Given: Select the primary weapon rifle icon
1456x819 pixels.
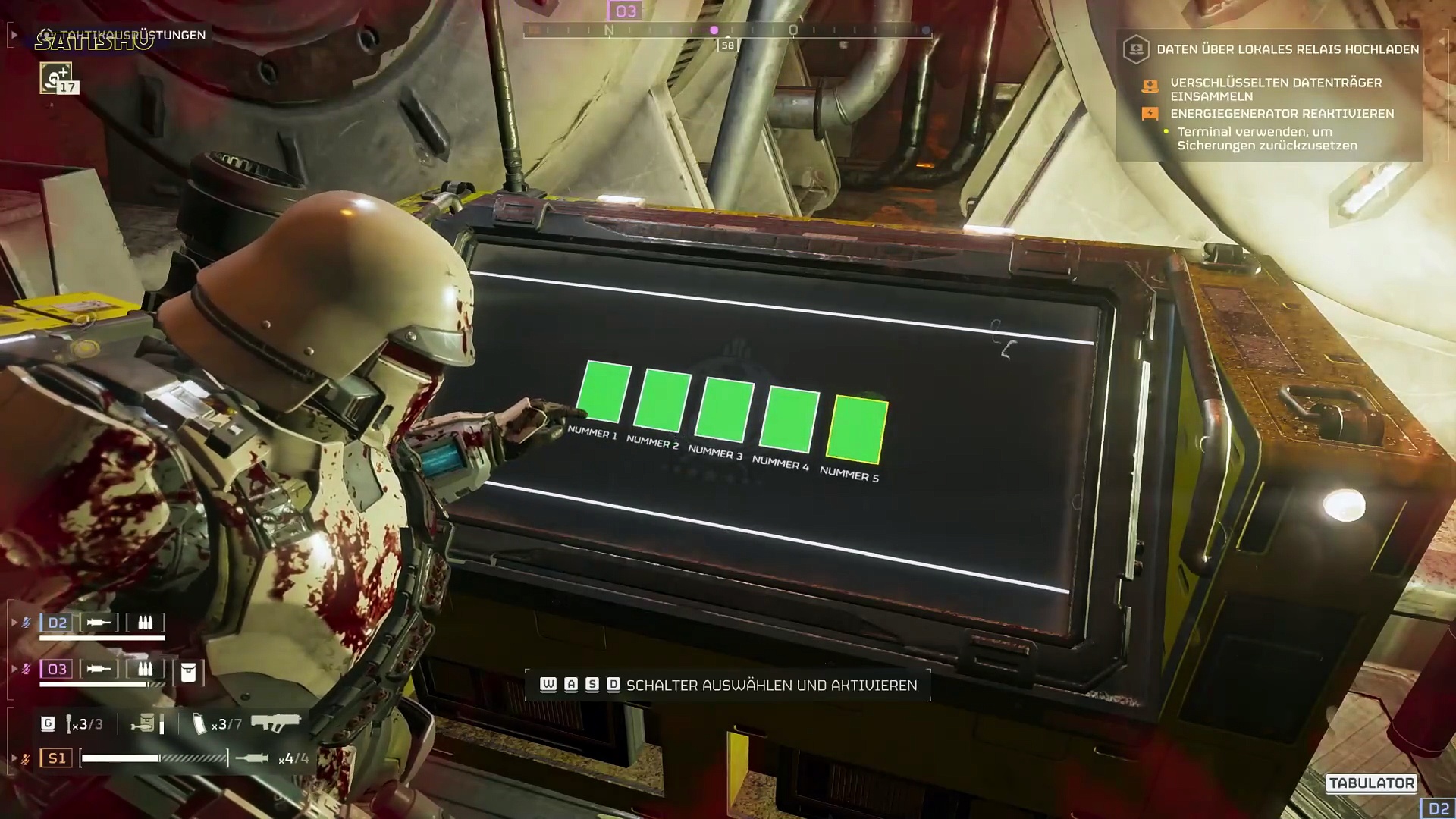Looking at the screenshot, I should pyautogui.click(x=275, y=724).
